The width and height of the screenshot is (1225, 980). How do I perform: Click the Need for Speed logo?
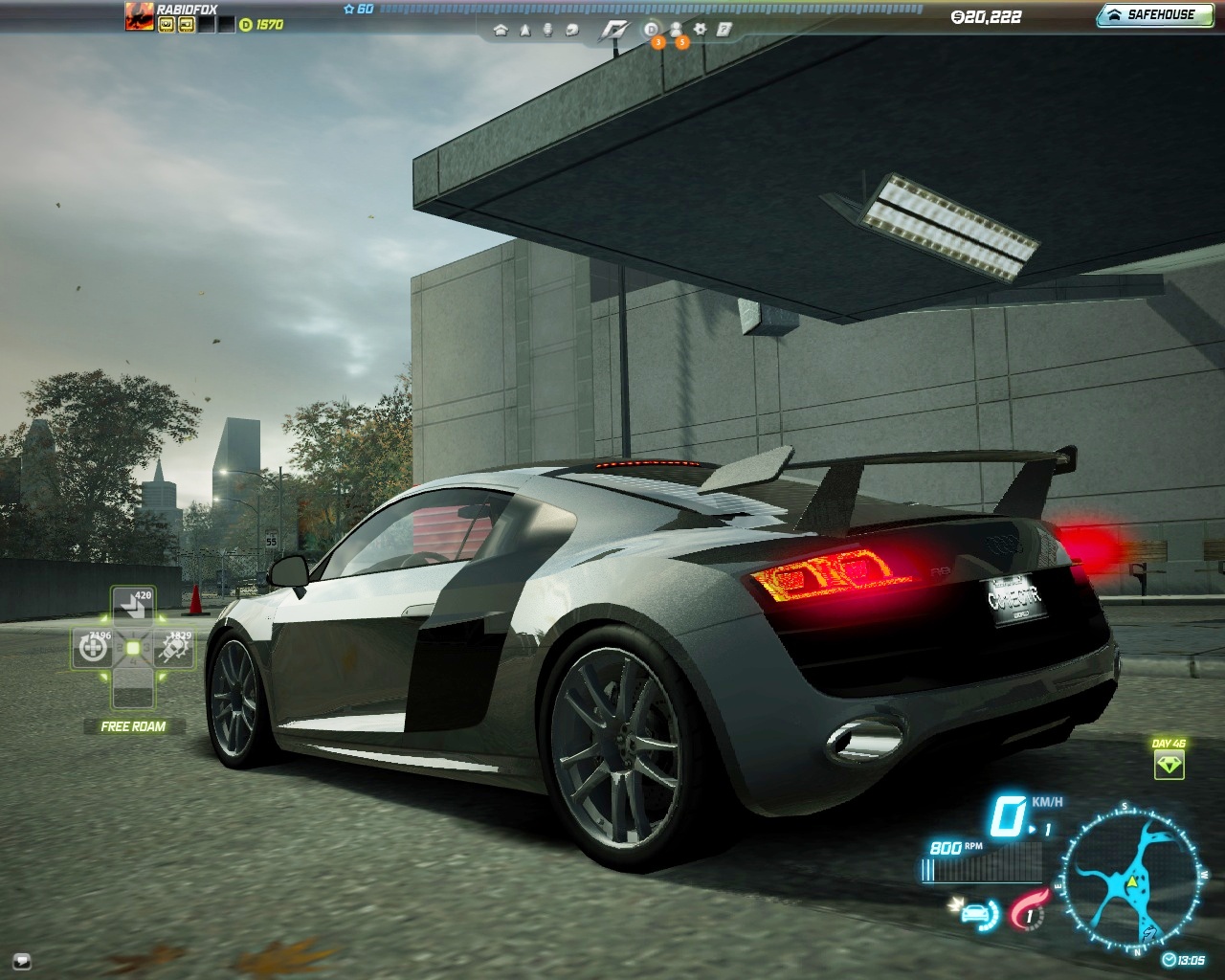point(612,30)
